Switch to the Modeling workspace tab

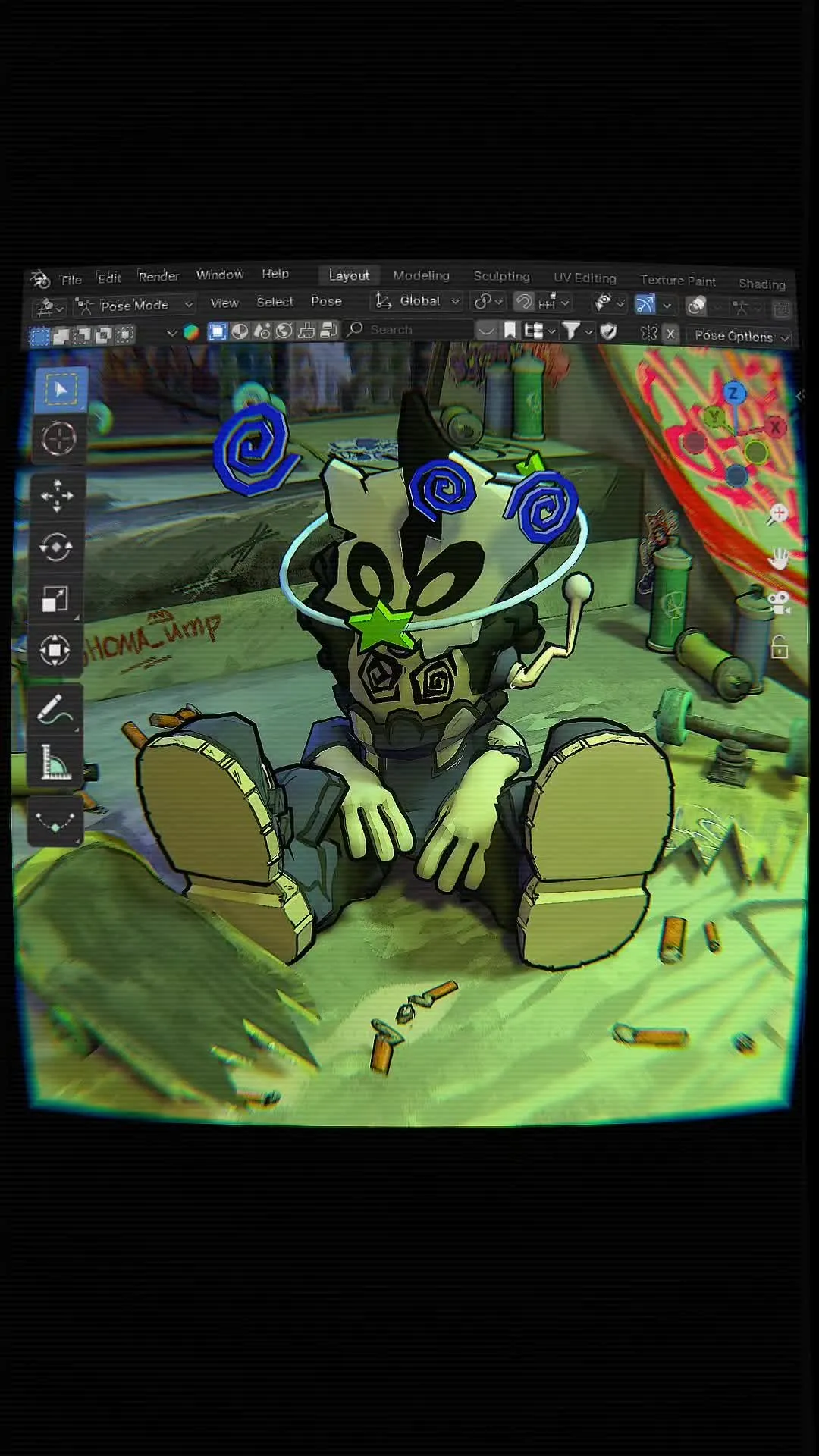click(422, 276)
